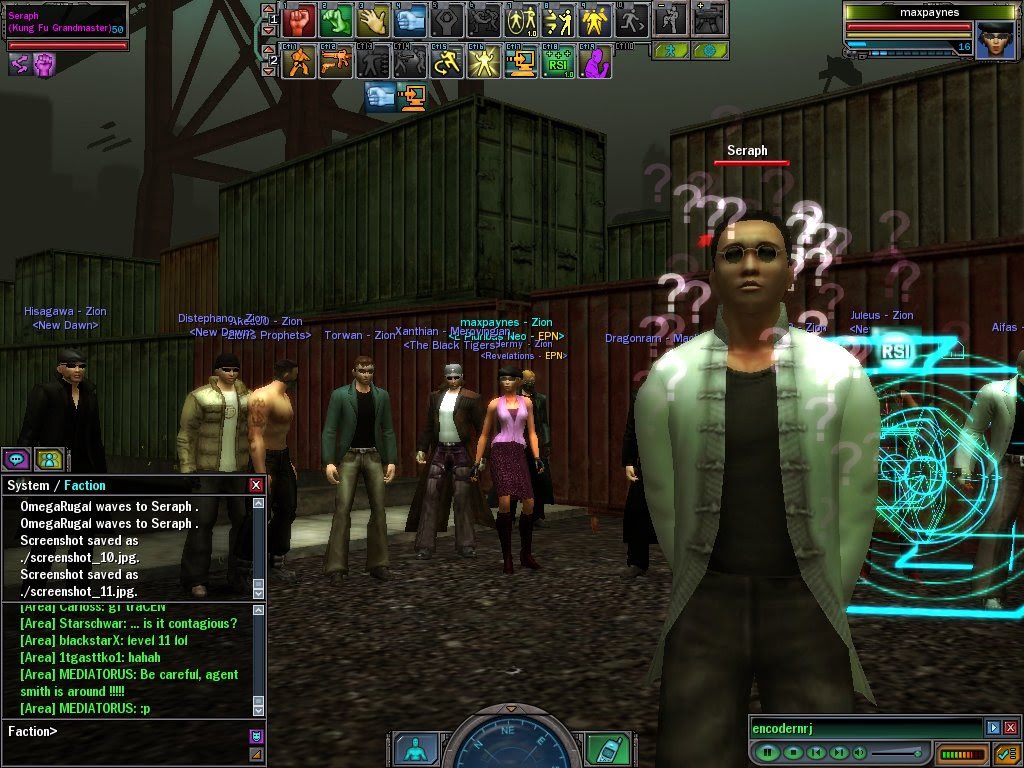The height and width of the screenshot is (768, 1024).
Task: Switch to the Faction chat tab
Action: (85, 485)
